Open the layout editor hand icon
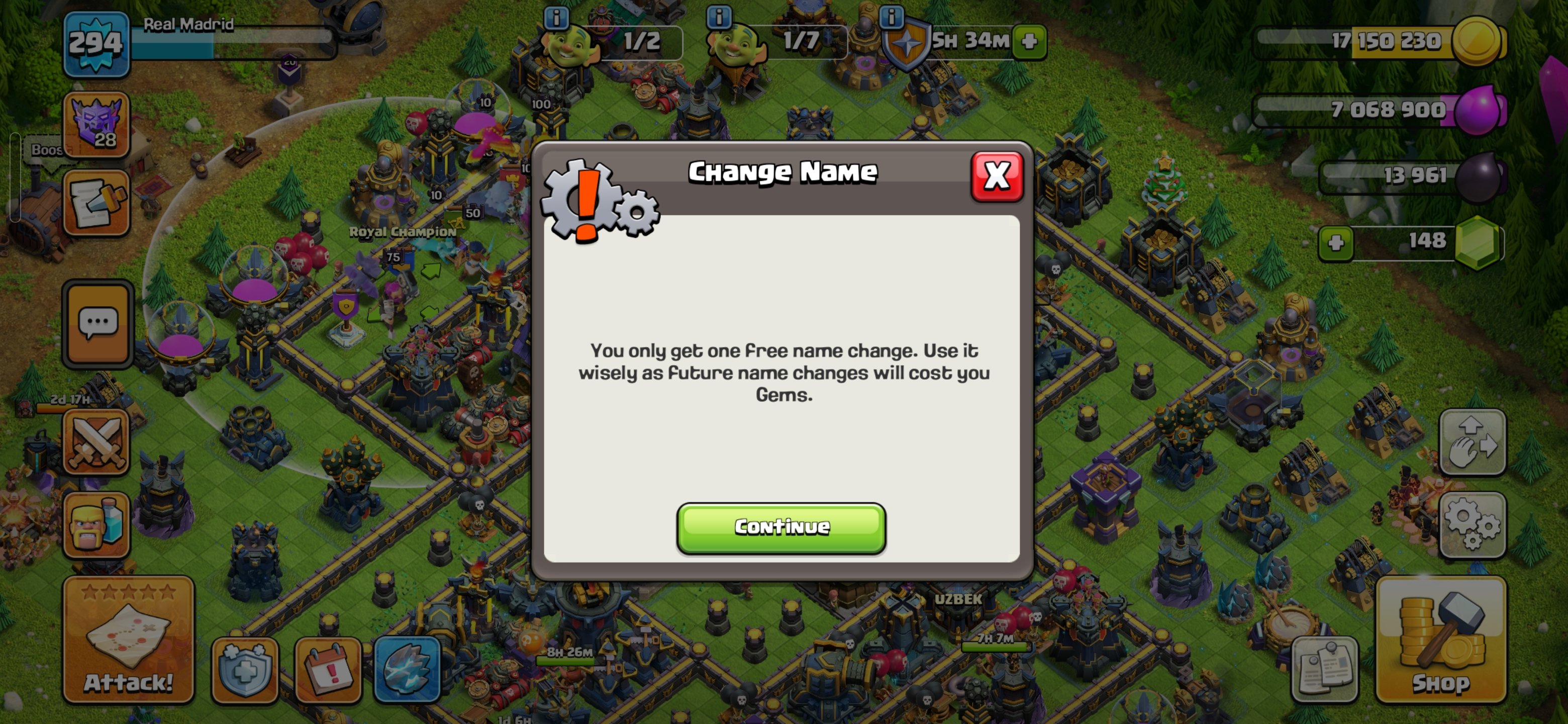Screen dimensions: 1568x724 [x=1473, y=442]
